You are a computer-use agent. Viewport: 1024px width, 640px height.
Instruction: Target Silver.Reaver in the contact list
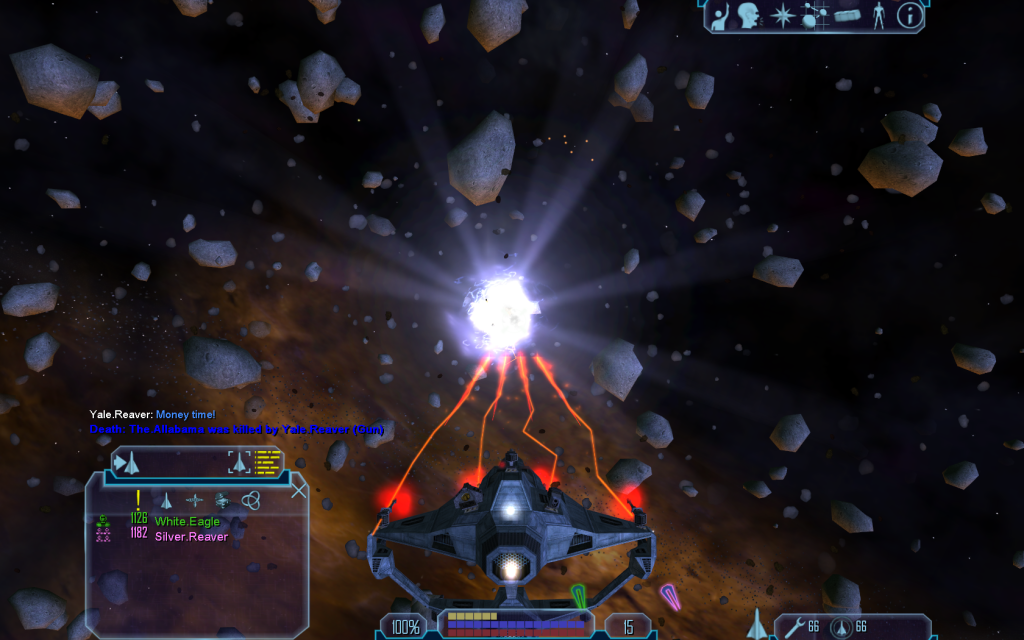pyautogui.click(x=191, y=536)
